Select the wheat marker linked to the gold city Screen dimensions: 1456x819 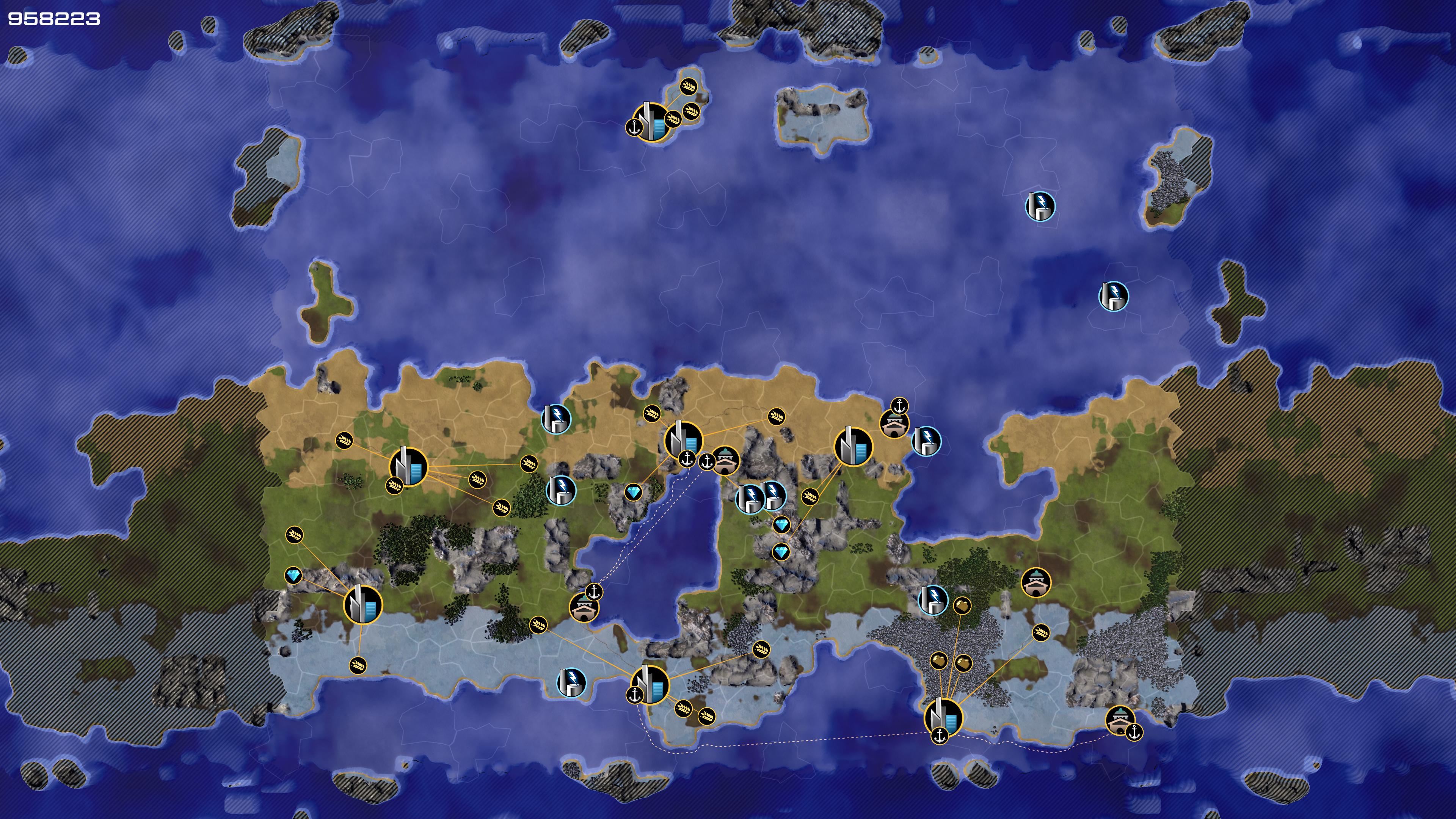pos(1040,632)
